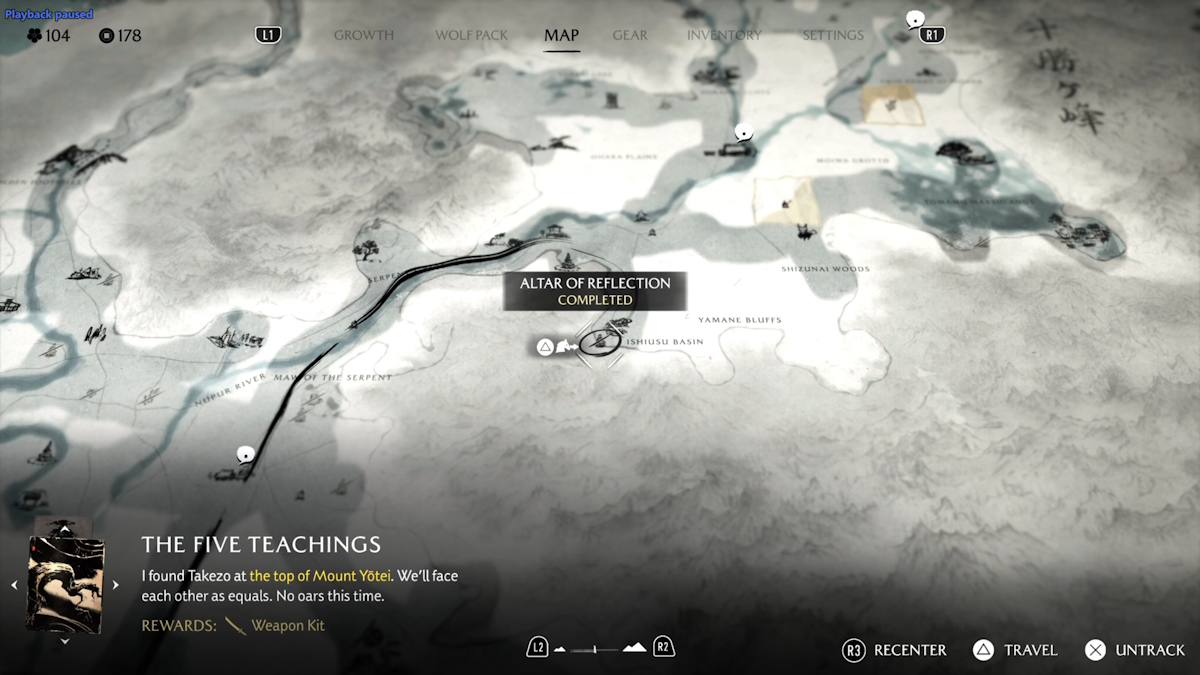Show the previous tracked quest with left arrow
Viewport: 1200px width, 675px height.
14,585
